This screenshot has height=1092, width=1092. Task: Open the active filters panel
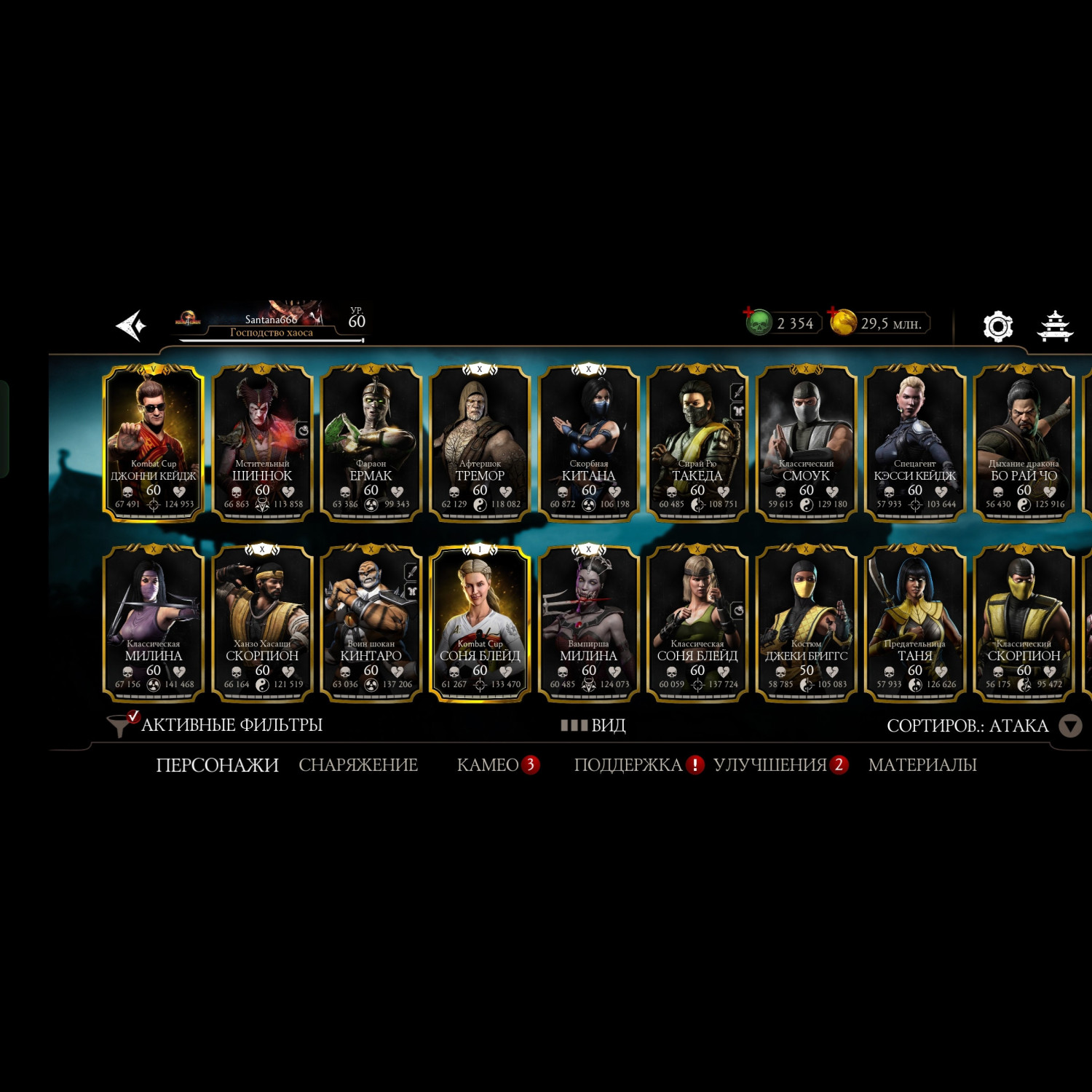coord(215,725)
